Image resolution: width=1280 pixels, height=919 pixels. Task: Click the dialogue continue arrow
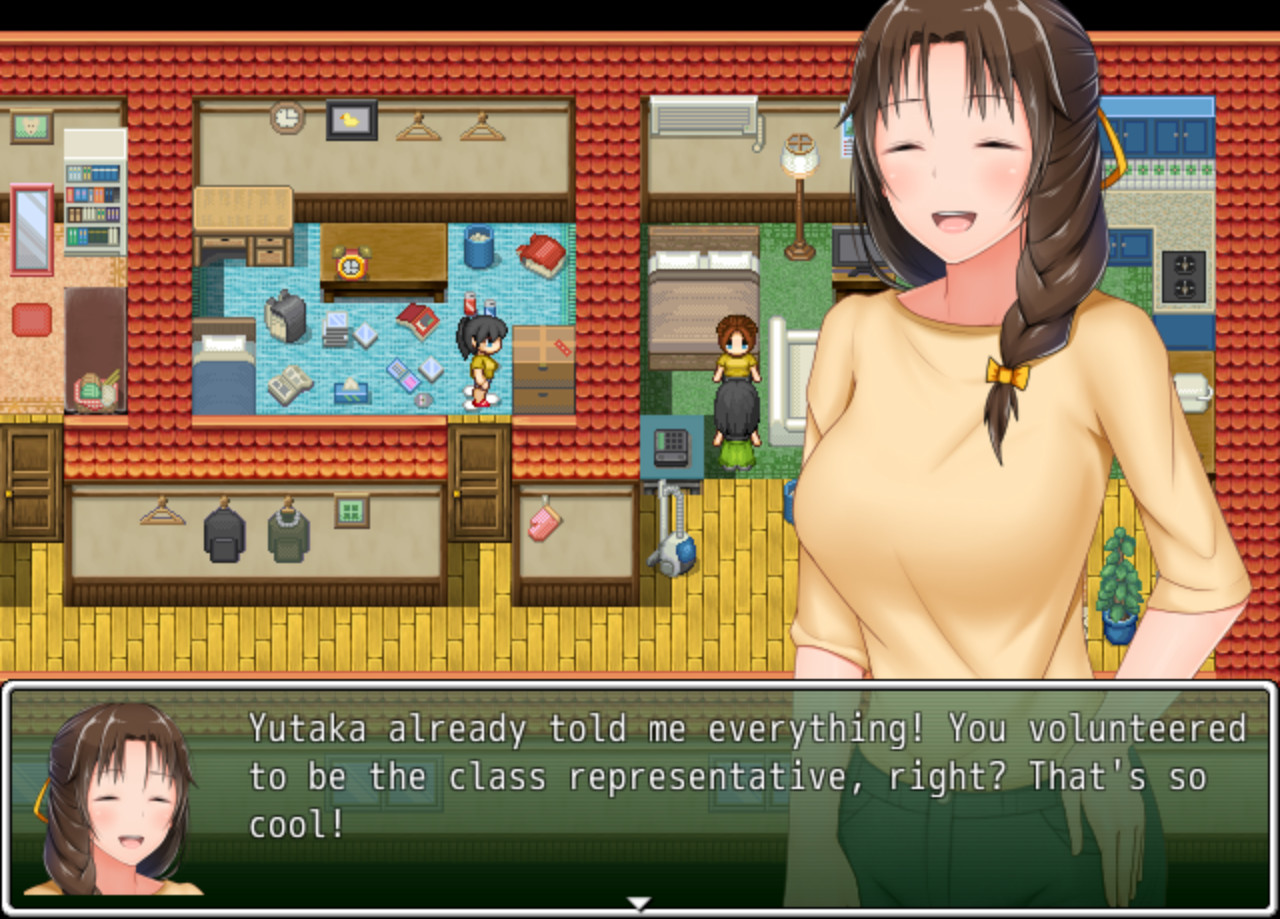tap(637, 900)
